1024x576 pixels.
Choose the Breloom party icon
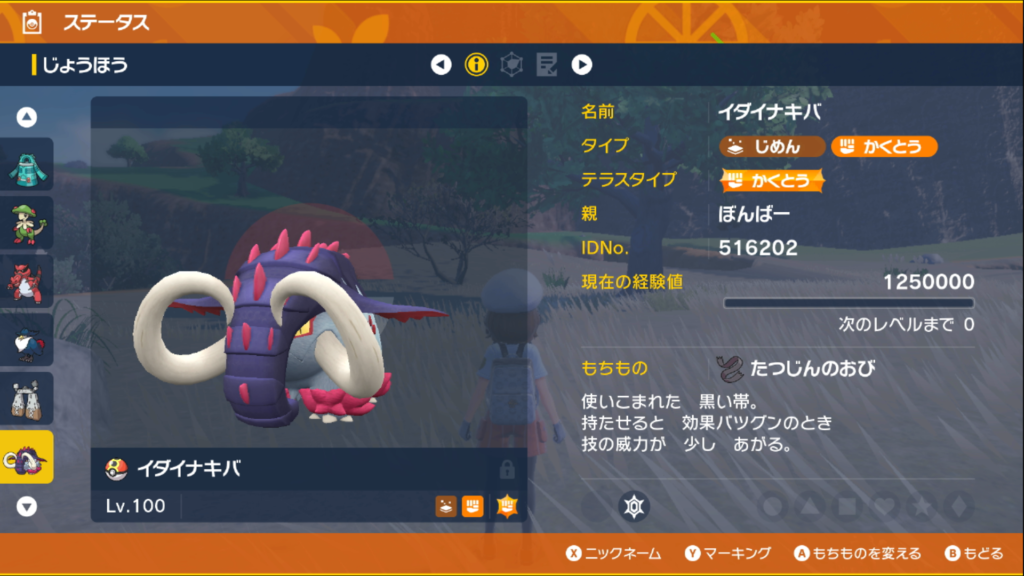coord(27,223)
